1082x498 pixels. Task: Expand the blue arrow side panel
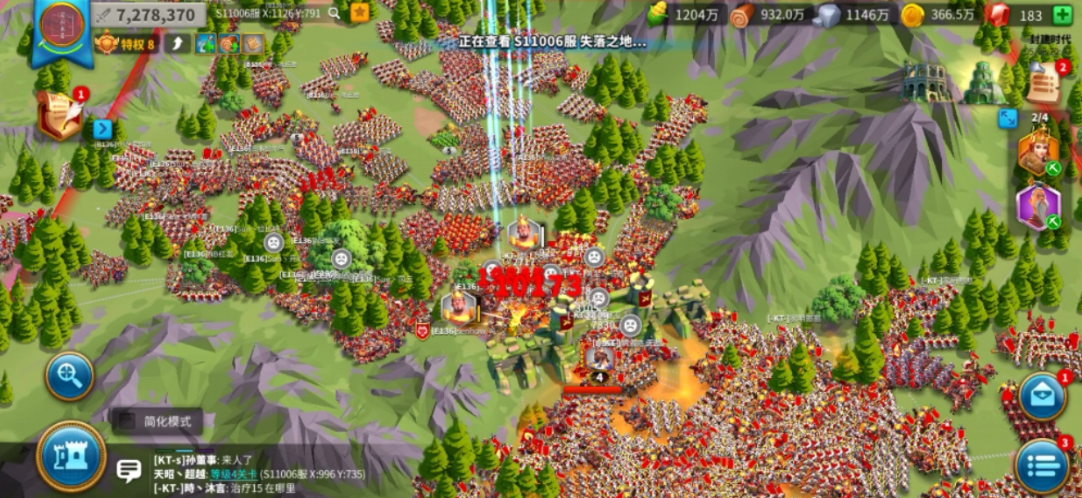103,128
